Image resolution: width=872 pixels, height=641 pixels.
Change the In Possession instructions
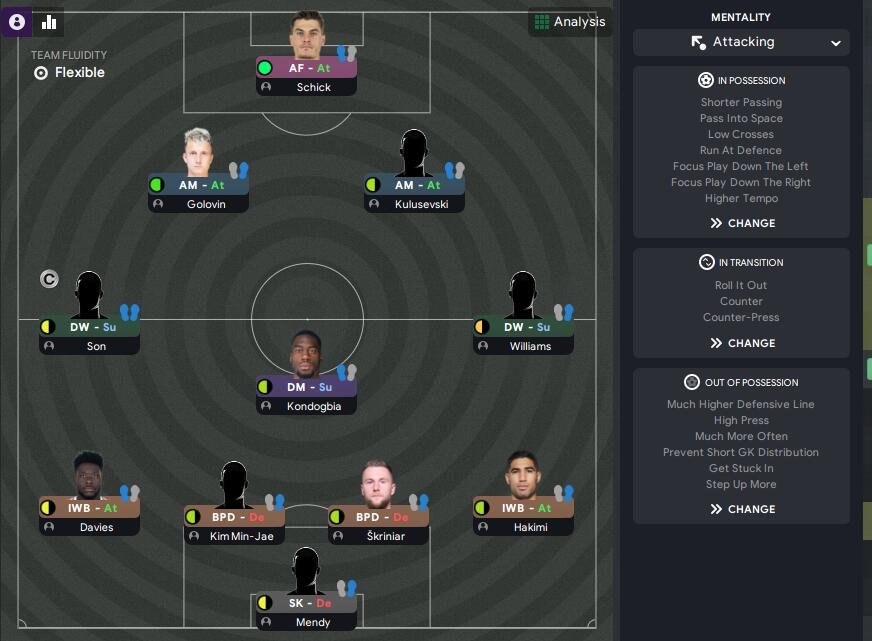pyautogui.click(x=742, y=223)
